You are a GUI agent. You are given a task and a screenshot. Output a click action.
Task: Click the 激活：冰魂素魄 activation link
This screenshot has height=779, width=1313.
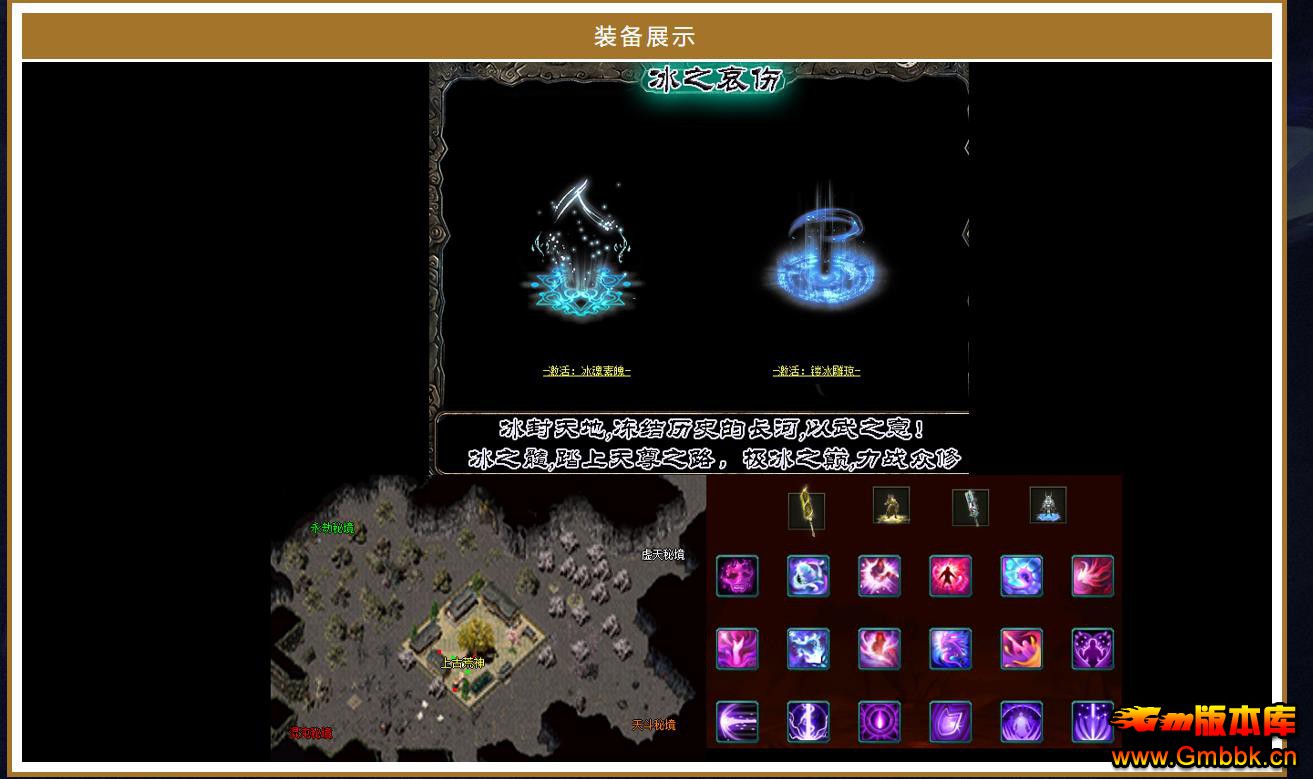587,371
